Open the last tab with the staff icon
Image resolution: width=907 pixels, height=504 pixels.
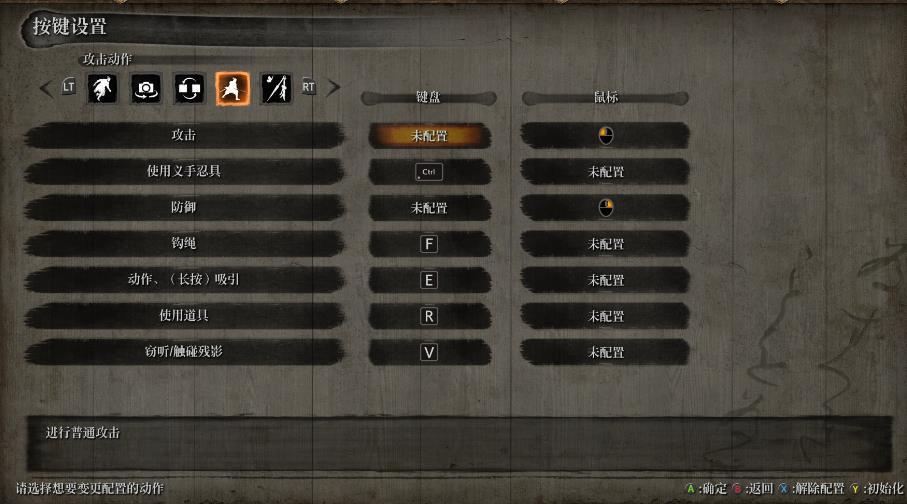[x=276, y=88]
